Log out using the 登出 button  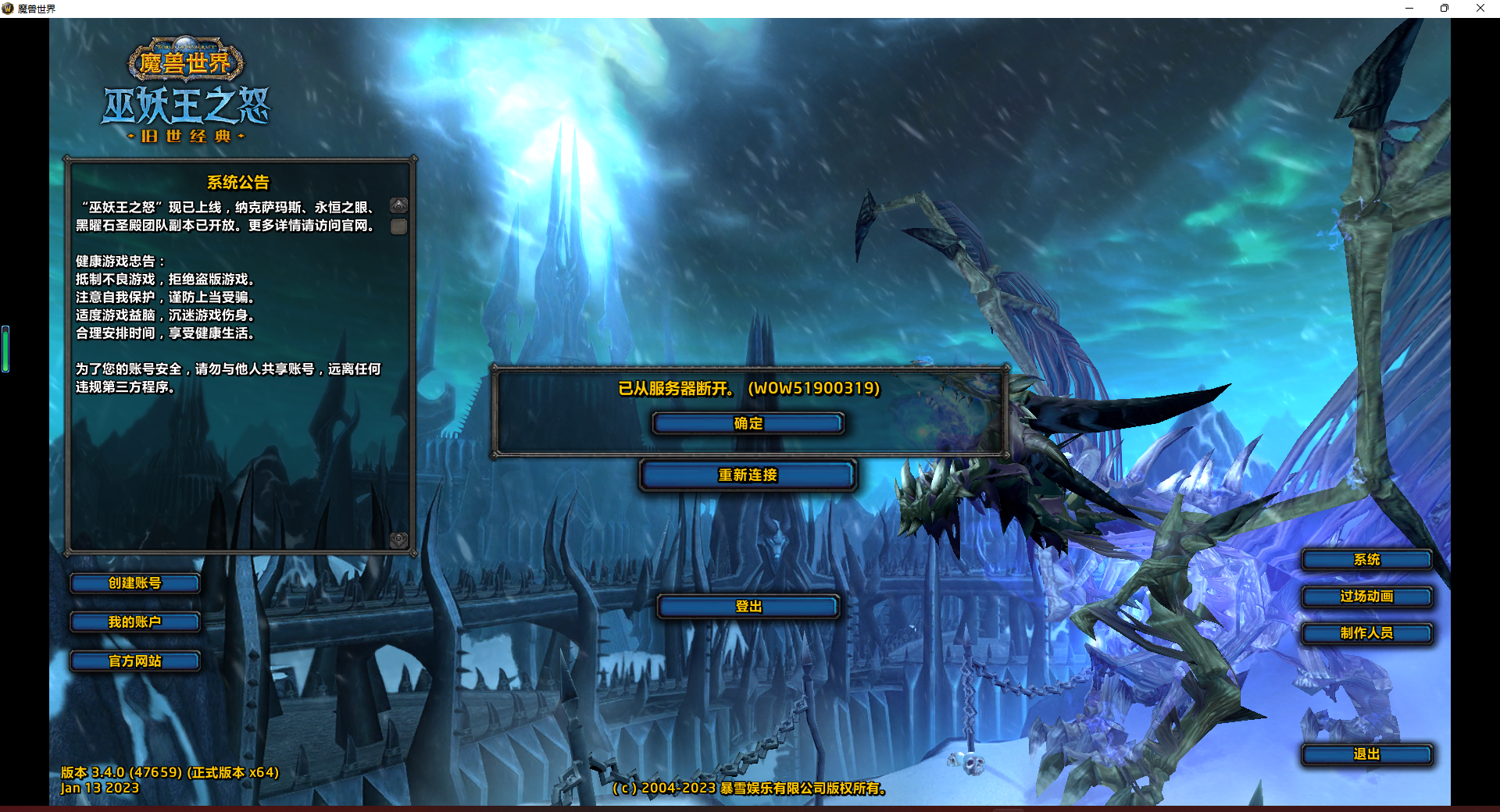click(748, 606)
